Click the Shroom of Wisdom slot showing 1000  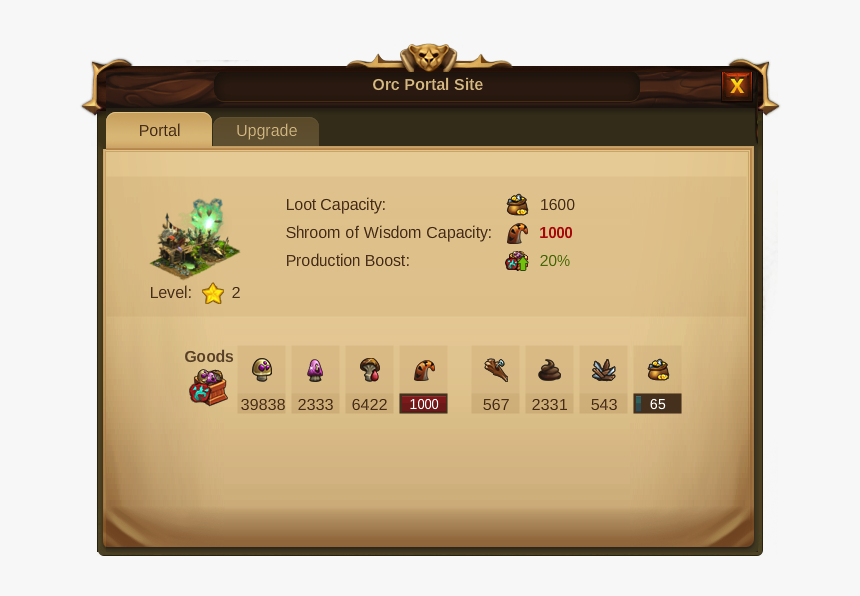[x=424, y=379]
